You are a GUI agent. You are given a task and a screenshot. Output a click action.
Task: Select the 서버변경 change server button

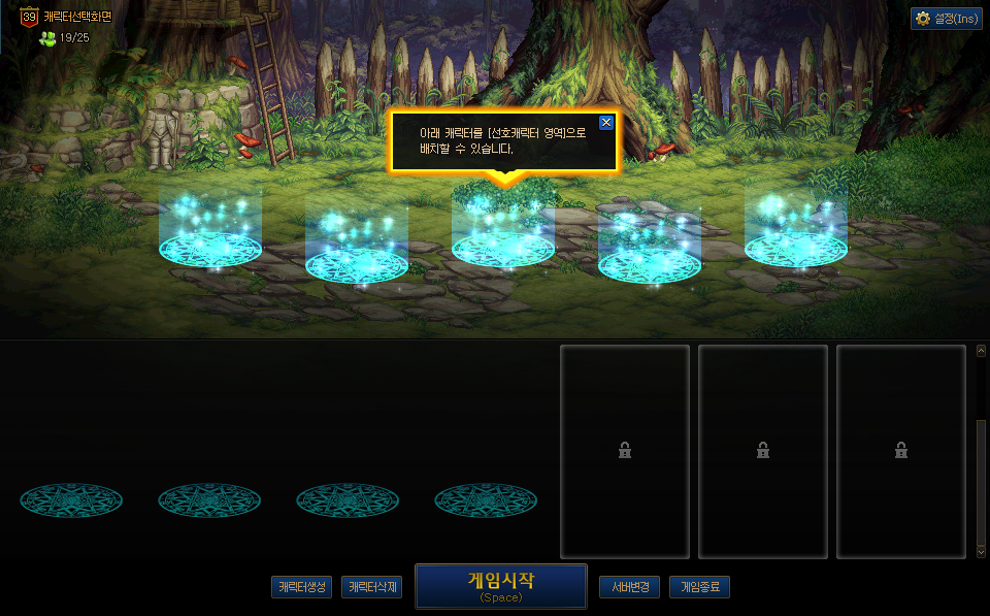pyautogui.click(x=630, y=587)
